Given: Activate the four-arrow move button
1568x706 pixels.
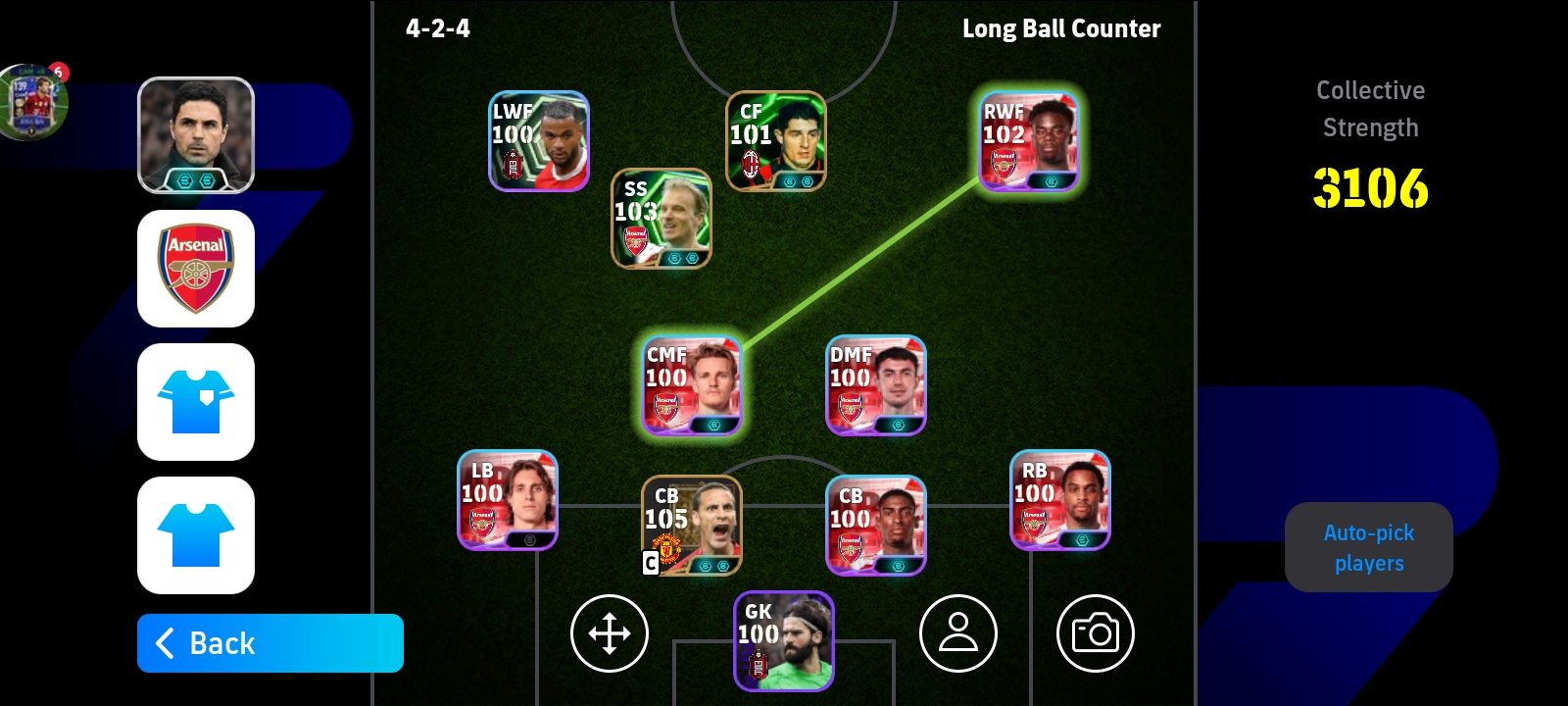Looking at the screenshot, I should click(610, 633).
